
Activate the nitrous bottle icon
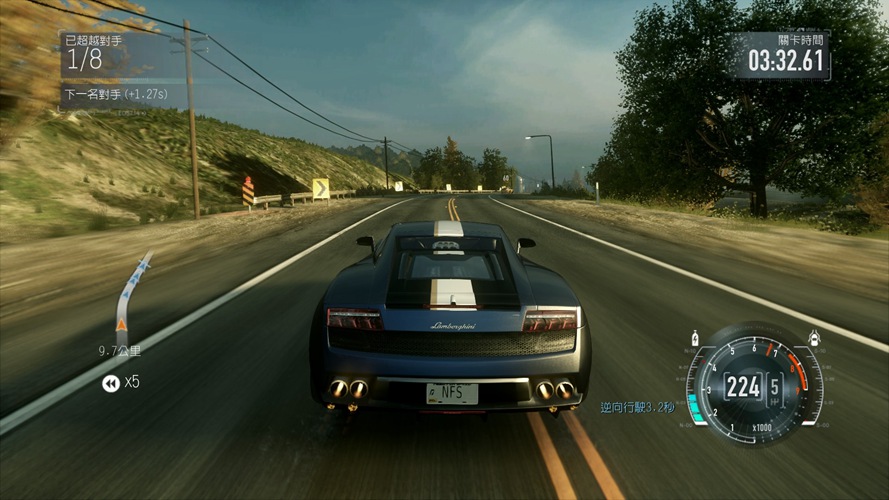tap(696, 338)
